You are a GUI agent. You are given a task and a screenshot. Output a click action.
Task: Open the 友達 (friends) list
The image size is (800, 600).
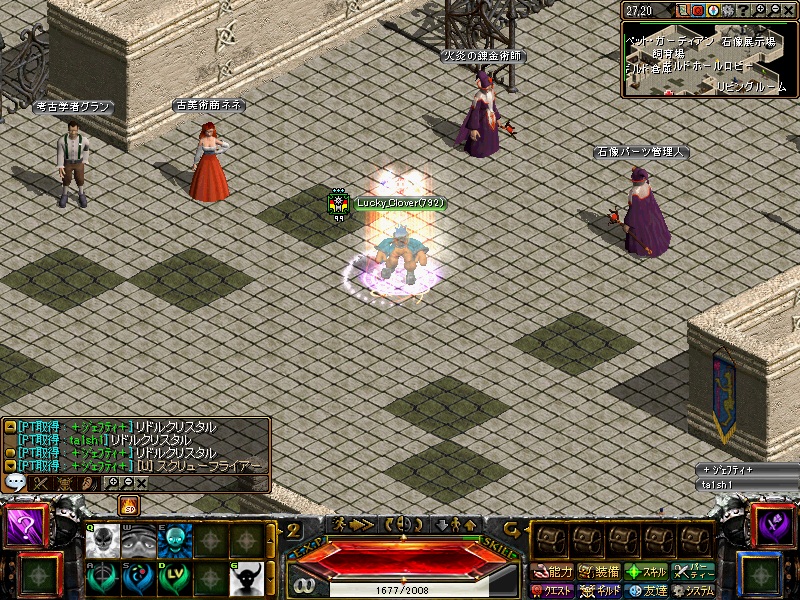pyautogui.click(x=645, y=591)
